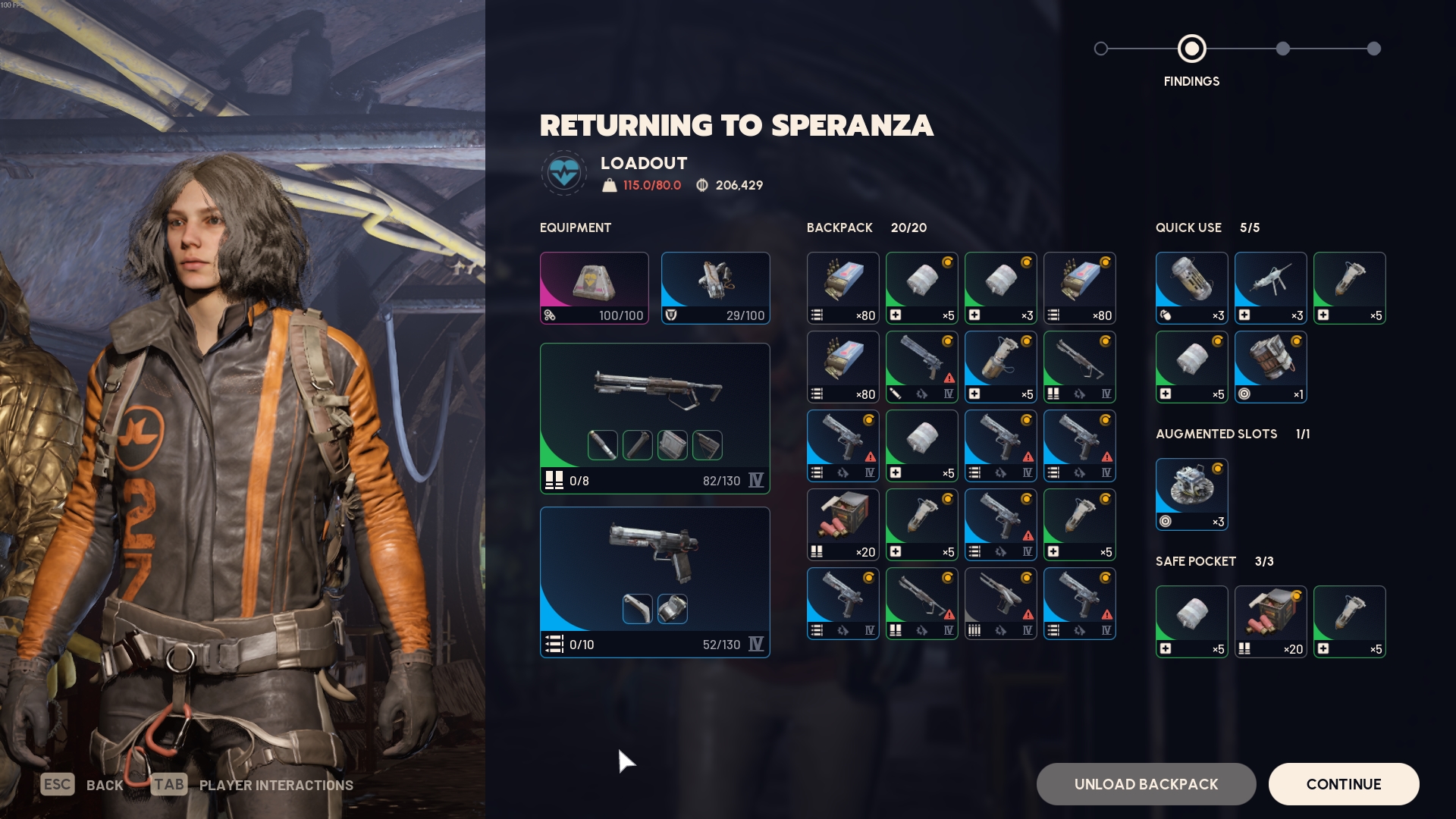Select the grenade canister in quick use
1456x819 pixels.
1191,288
